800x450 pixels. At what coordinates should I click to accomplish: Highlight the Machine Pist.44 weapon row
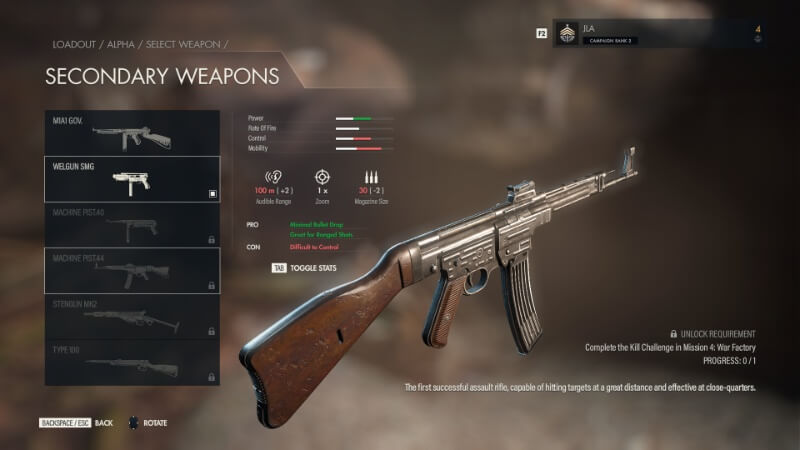(x=132, y=271)
